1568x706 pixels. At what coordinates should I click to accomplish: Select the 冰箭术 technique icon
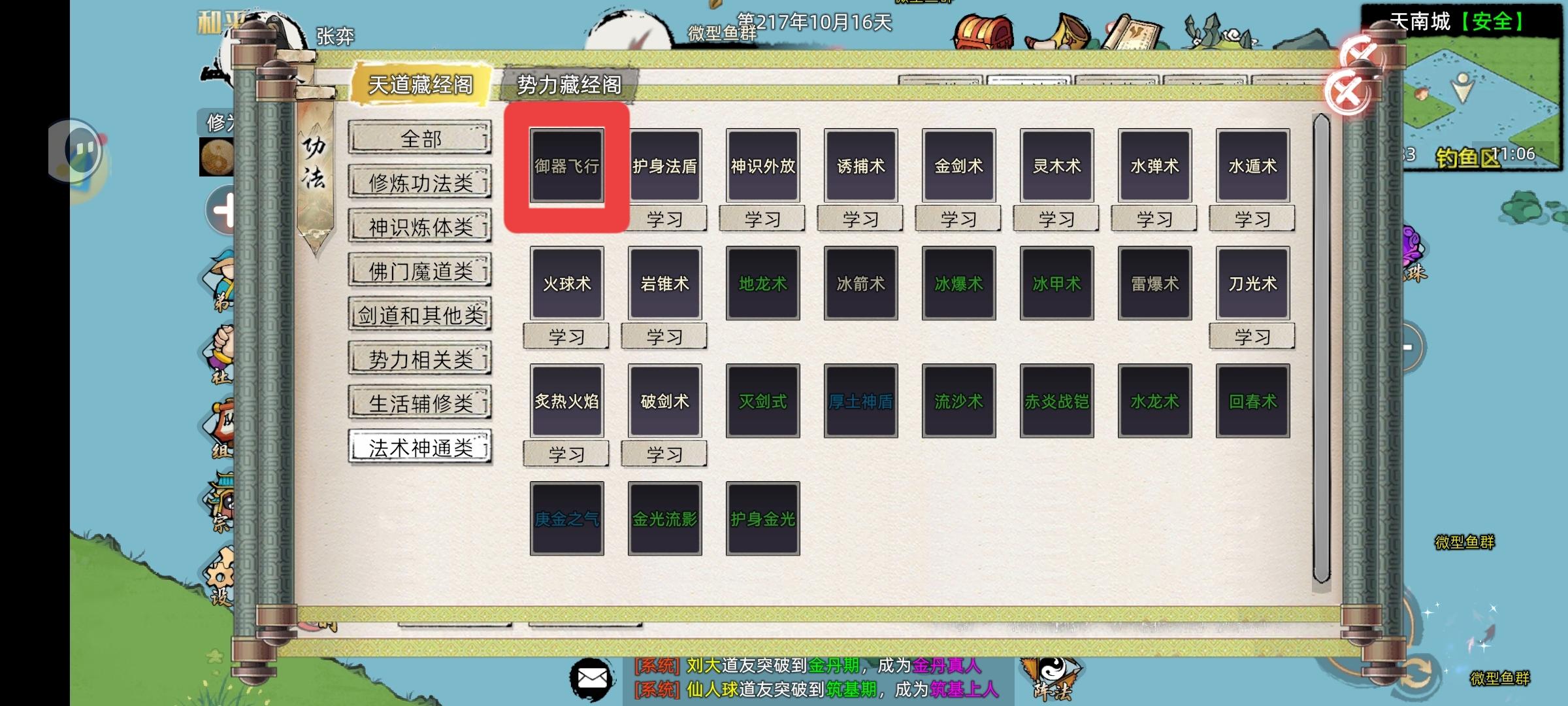pos(860,283)
